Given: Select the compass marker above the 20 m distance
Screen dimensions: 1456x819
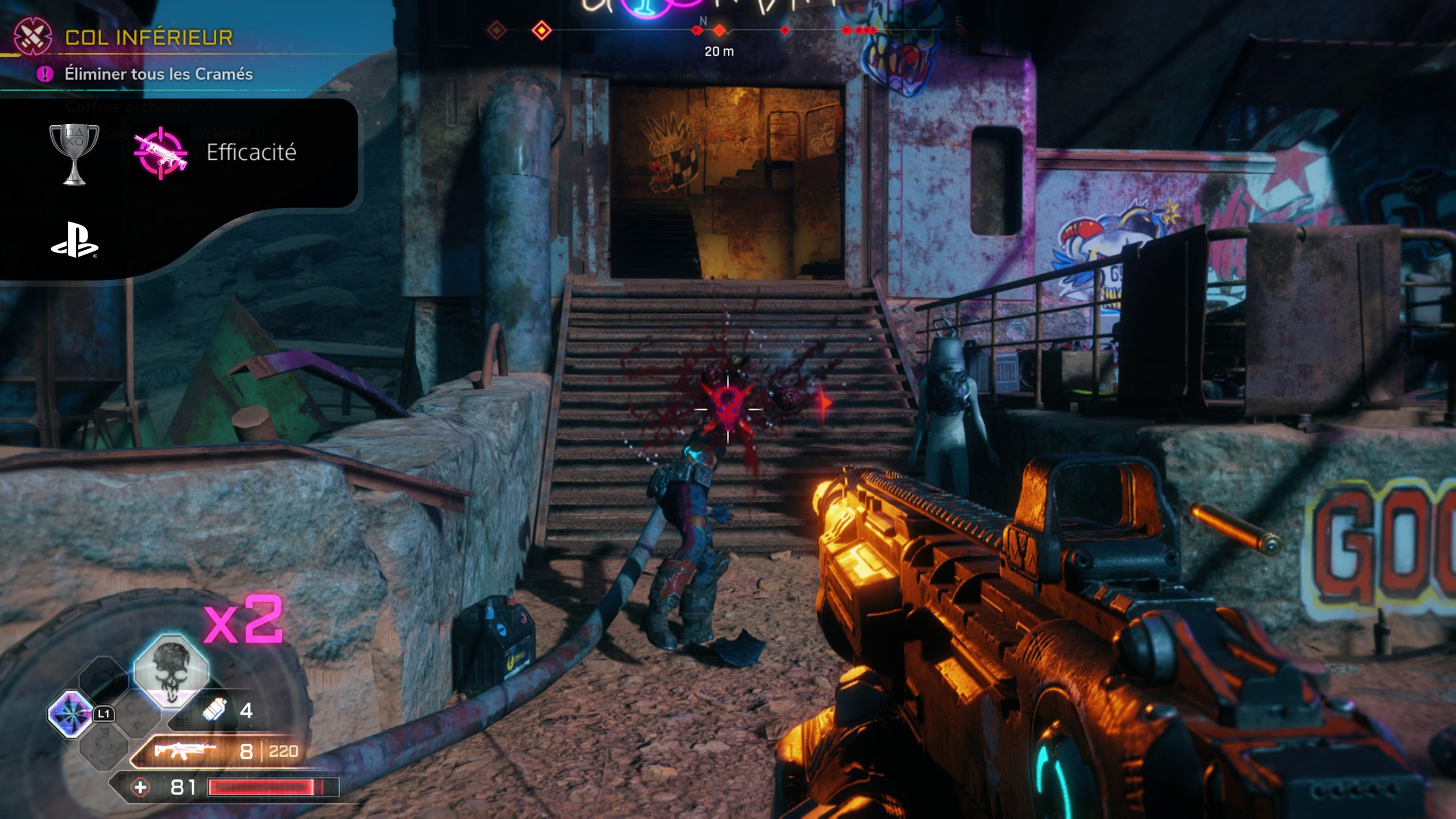Looking at the screenshot, I should tap(719, 30).
